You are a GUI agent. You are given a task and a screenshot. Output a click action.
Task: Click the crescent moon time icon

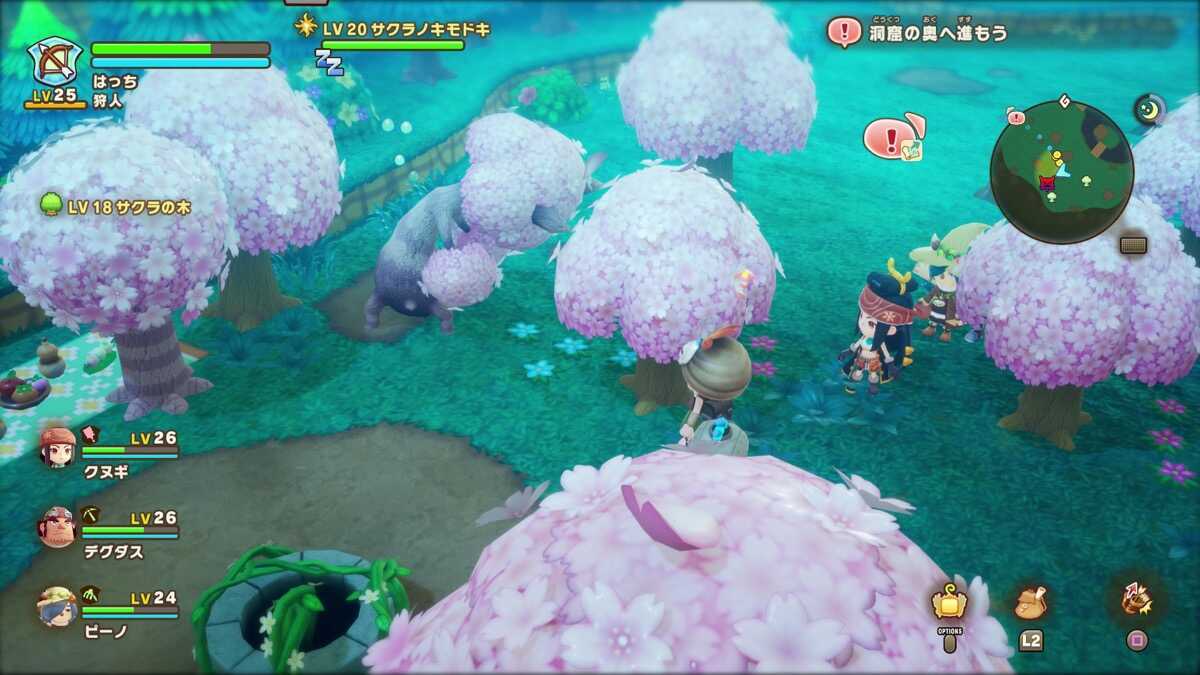tap(1150, 109)
